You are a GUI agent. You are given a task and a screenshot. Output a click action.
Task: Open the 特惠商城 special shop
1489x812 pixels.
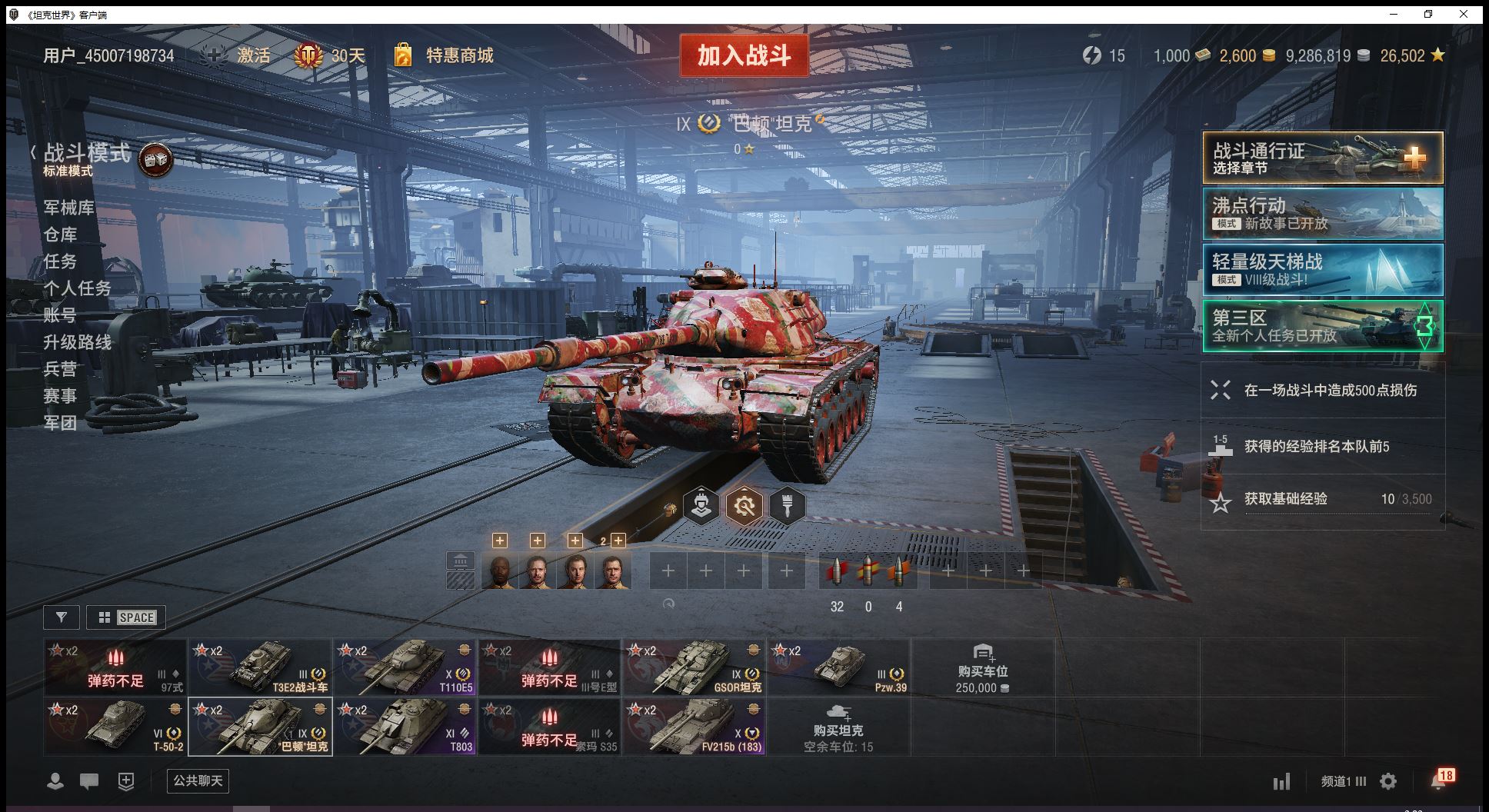coord(458,55)
